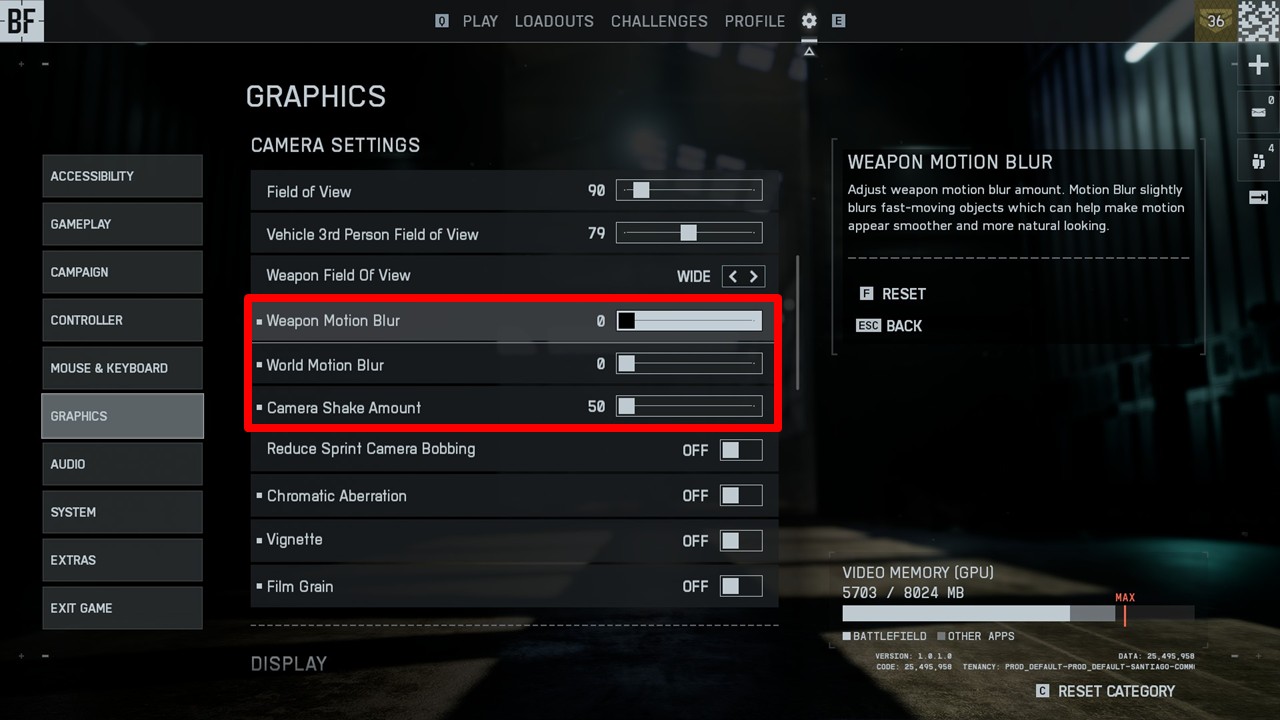Choose Exit Game in the sidebar

click(122, 608)
